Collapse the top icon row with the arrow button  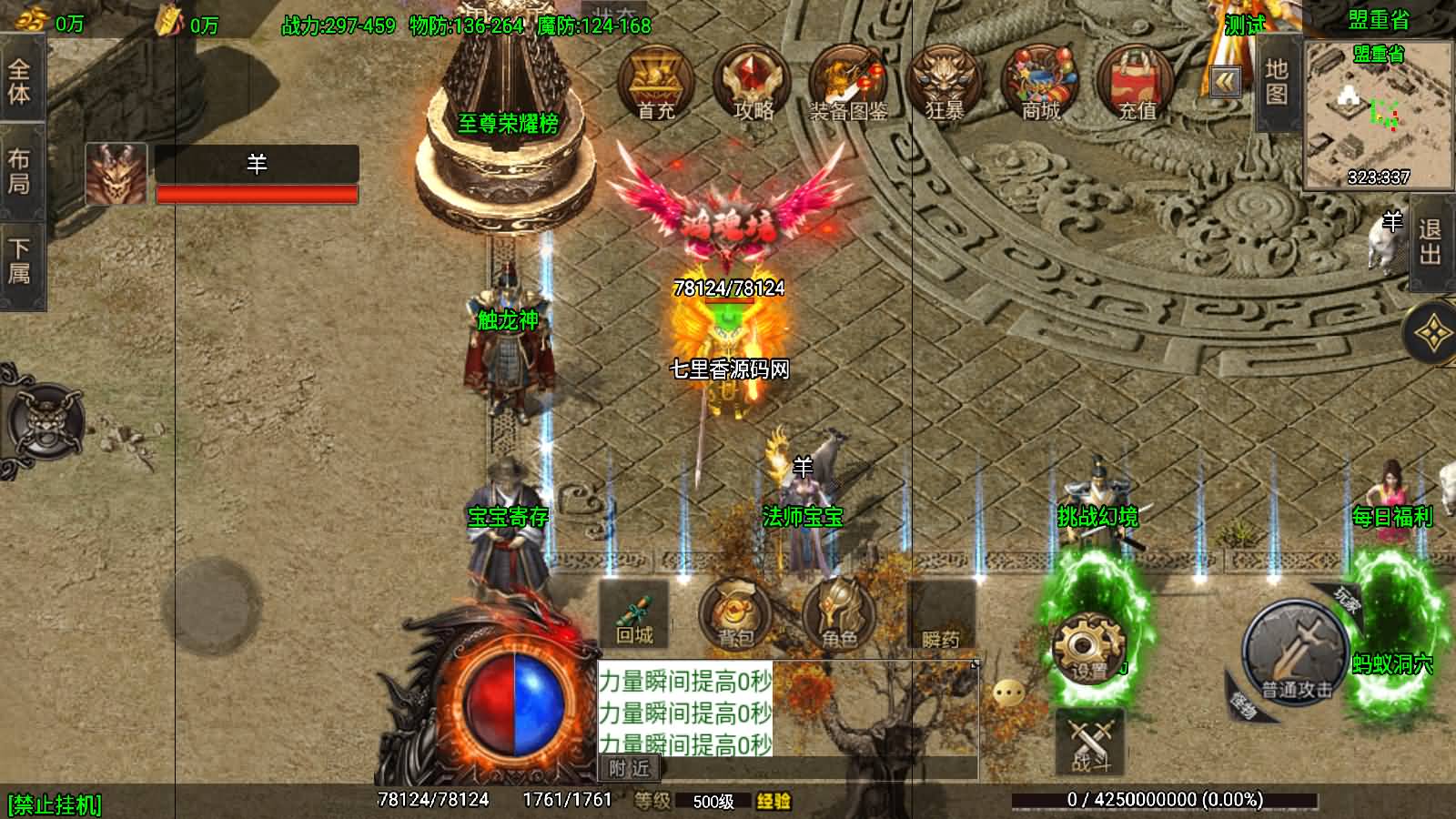coord(1226,83)
